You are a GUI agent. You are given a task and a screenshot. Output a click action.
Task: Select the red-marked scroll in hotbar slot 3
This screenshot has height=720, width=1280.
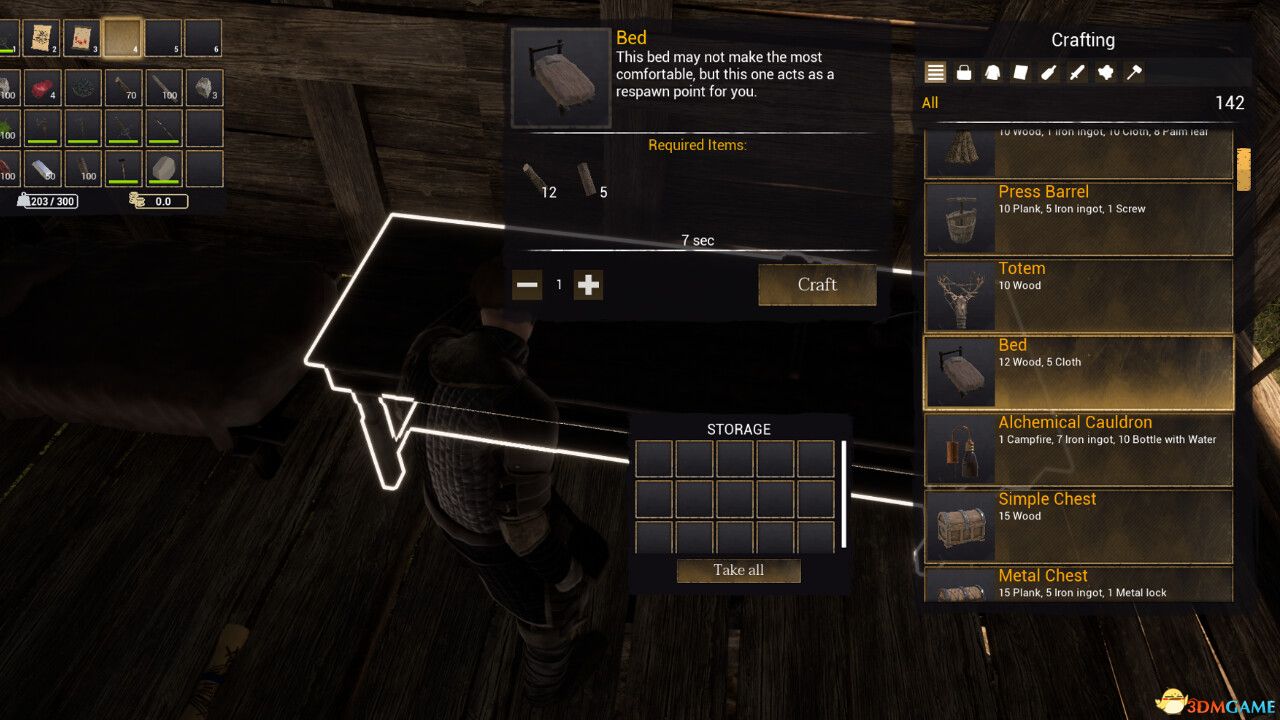[x=82, y=38]
